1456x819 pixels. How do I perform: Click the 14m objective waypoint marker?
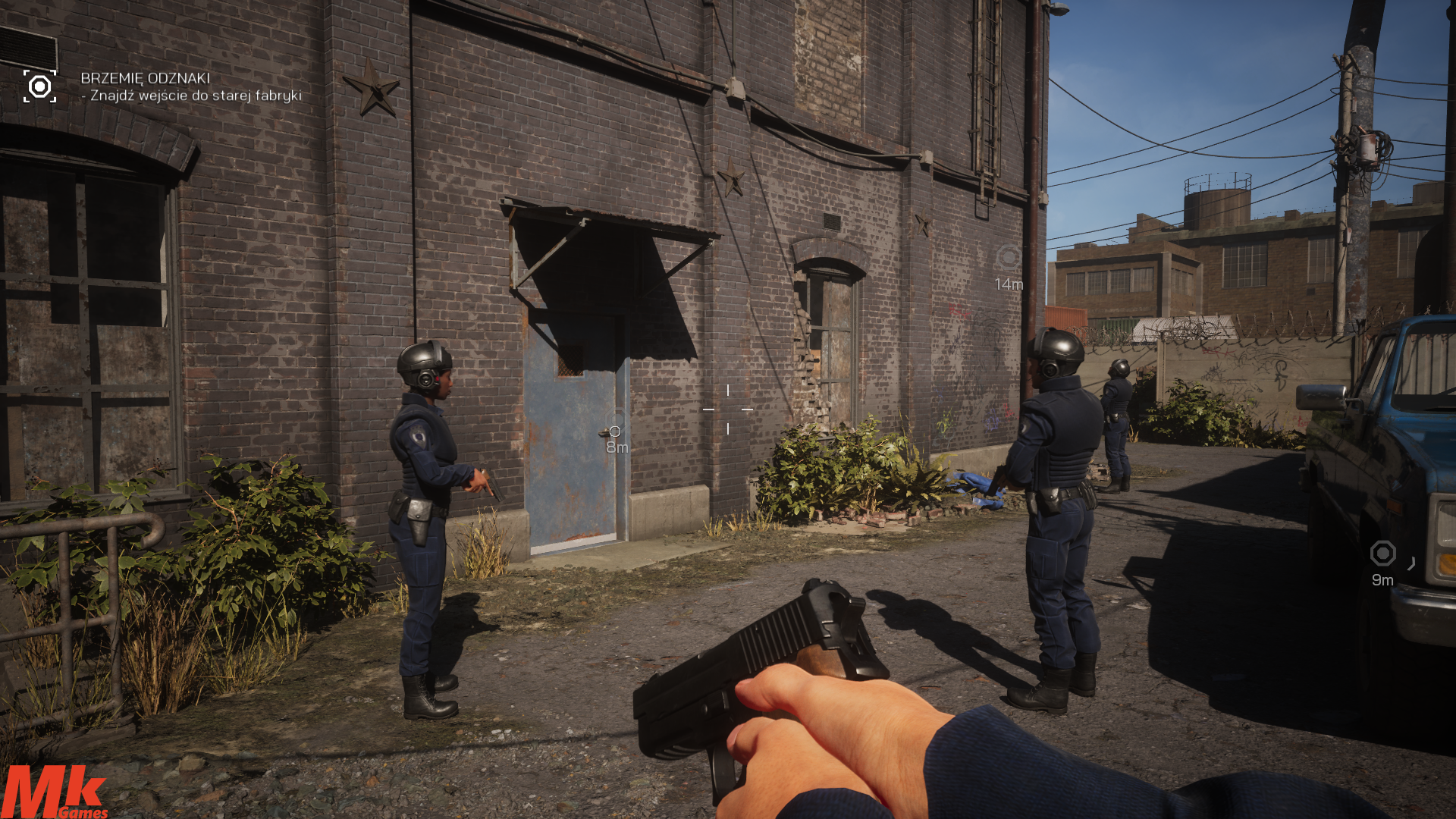(x=1008, y=258)
